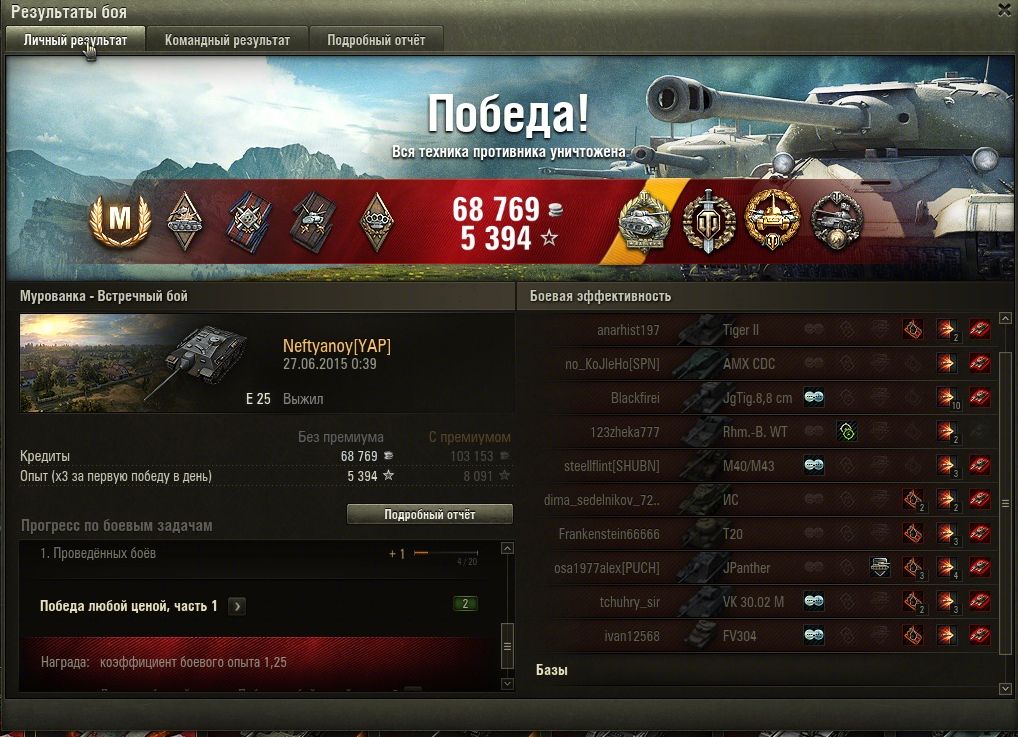Close the battle results window

pos(1004,10)
